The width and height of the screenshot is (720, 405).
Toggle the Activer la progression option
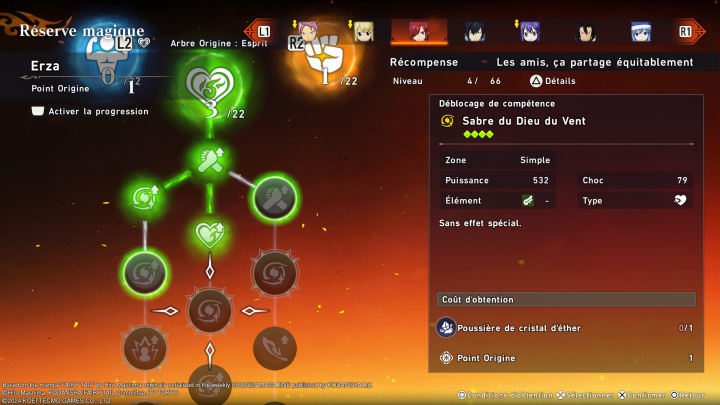coord(40,111)
